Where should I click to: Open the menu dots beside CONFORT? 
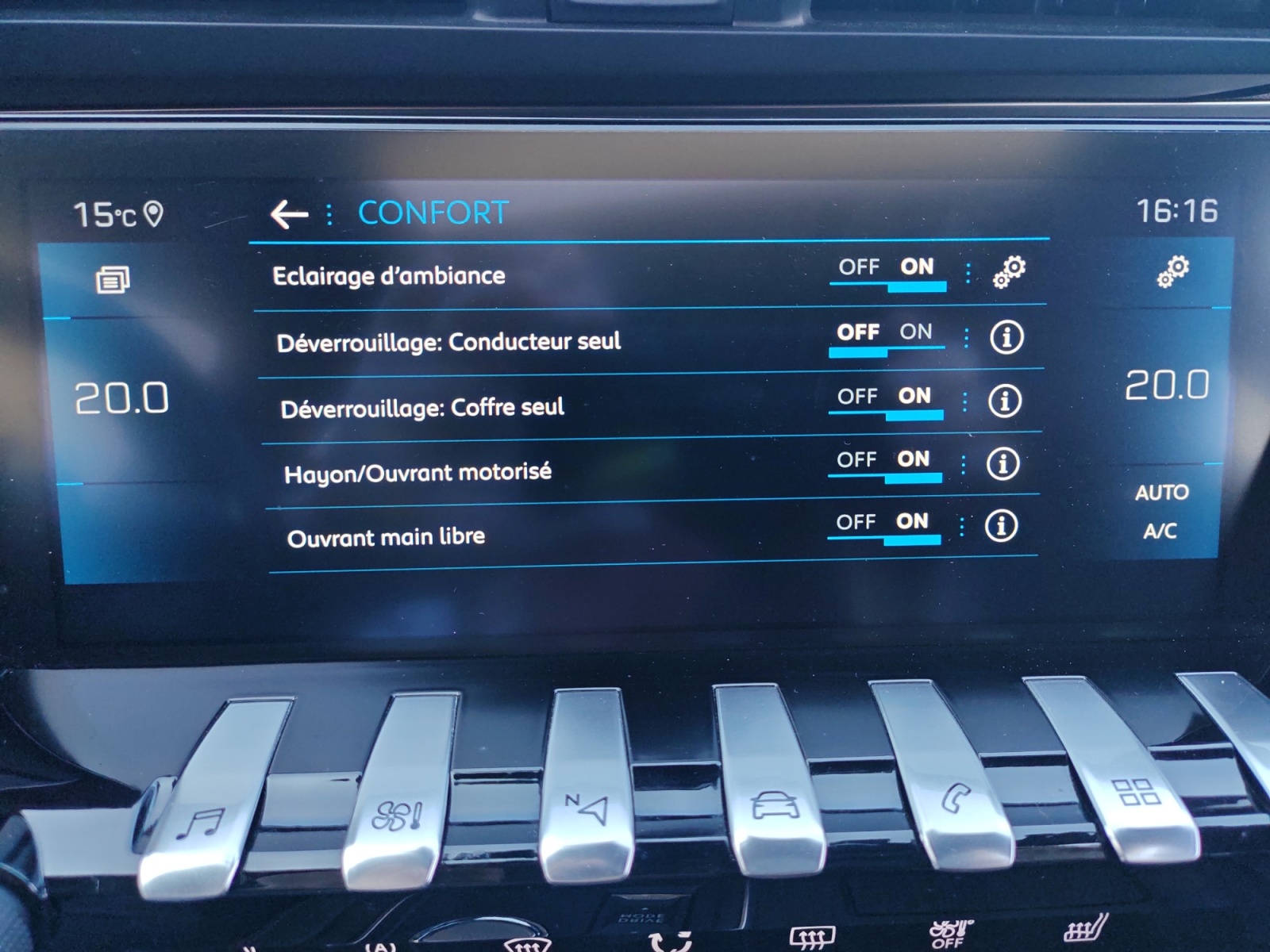point(329,212)
